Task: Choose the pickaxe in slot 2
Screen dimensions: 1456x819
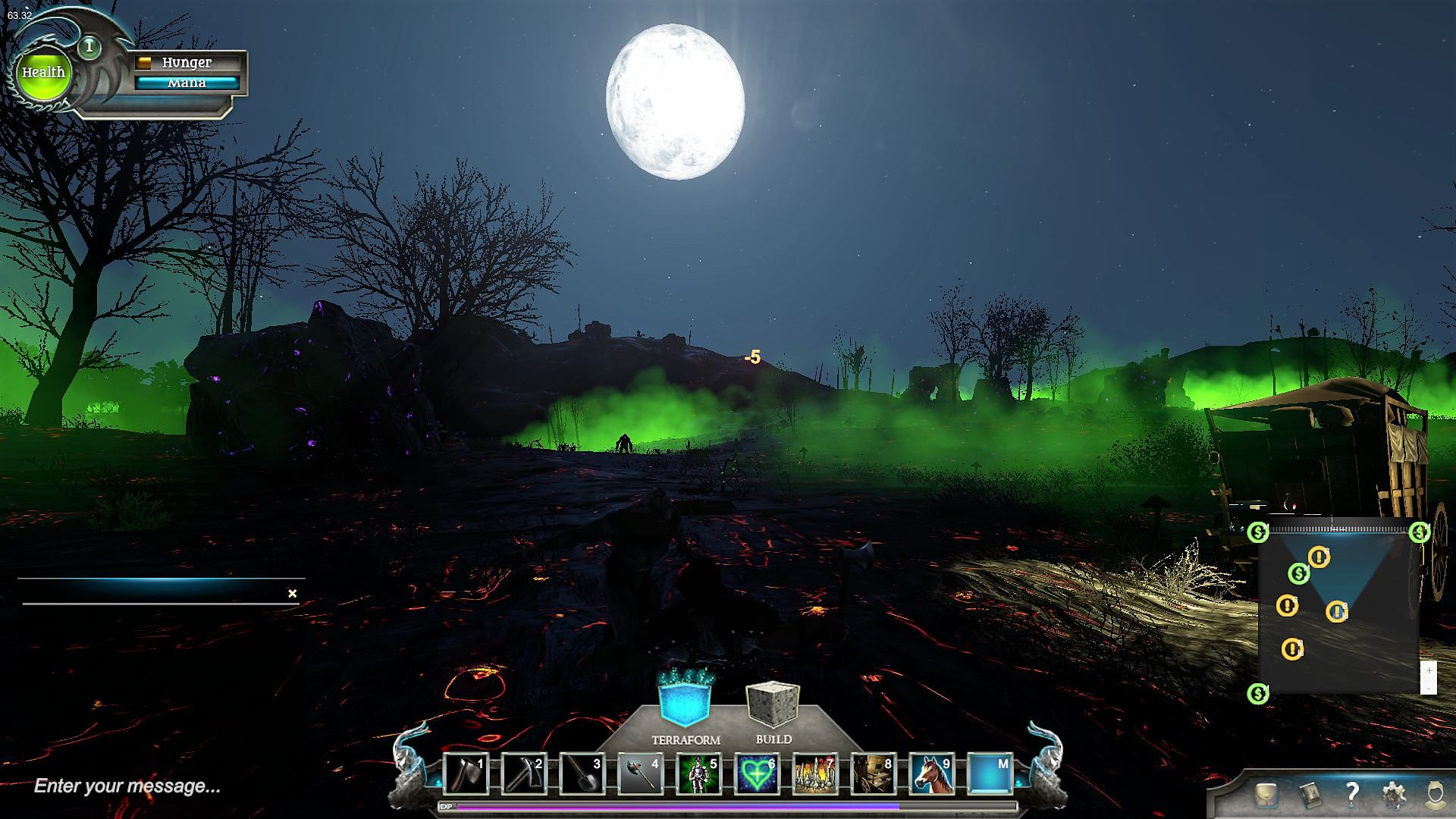Action: (x=523, y=774)
